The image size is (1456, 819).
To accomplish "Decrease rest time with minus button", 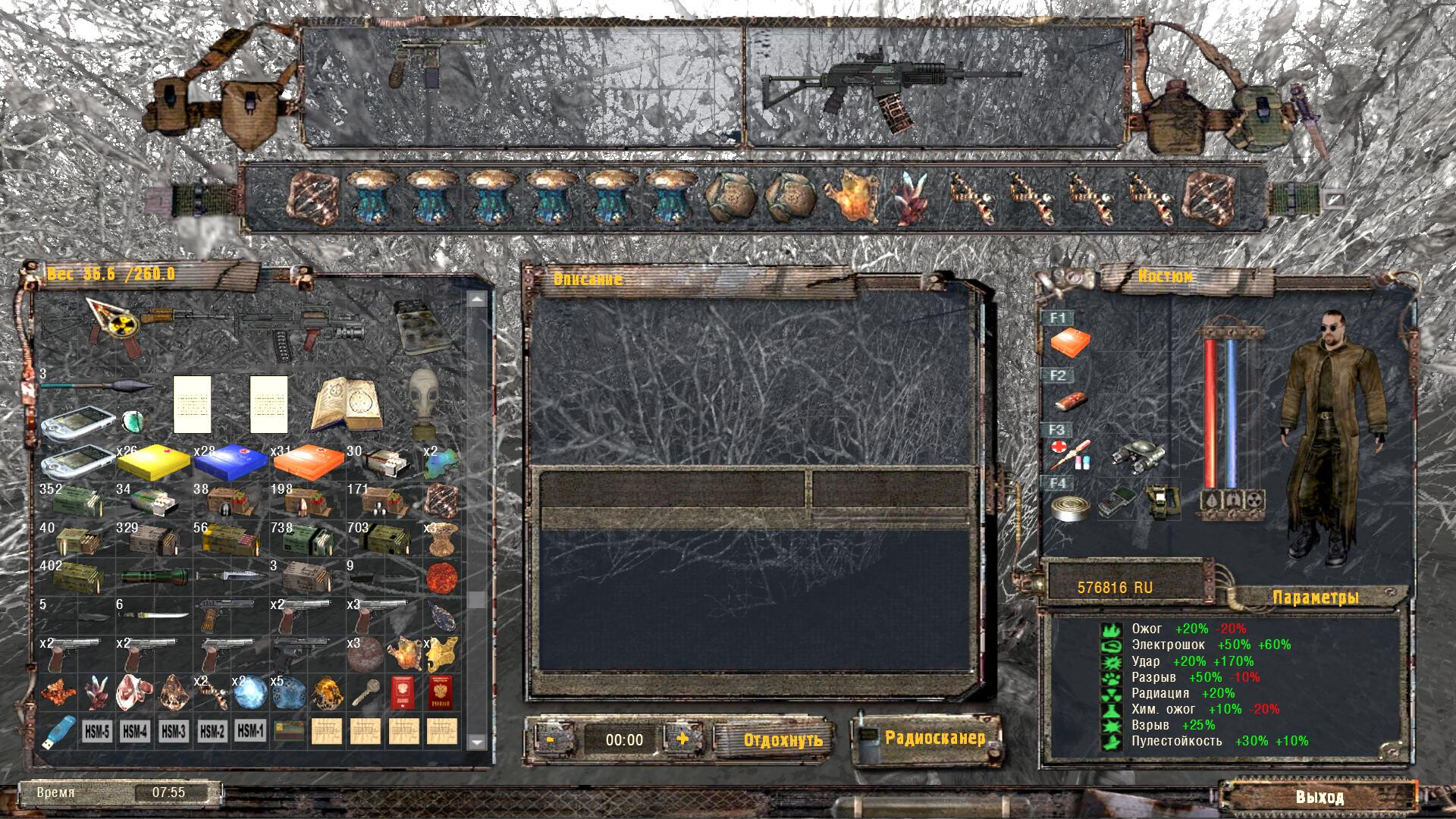I will pyautogui.click(x=550, y=739).
